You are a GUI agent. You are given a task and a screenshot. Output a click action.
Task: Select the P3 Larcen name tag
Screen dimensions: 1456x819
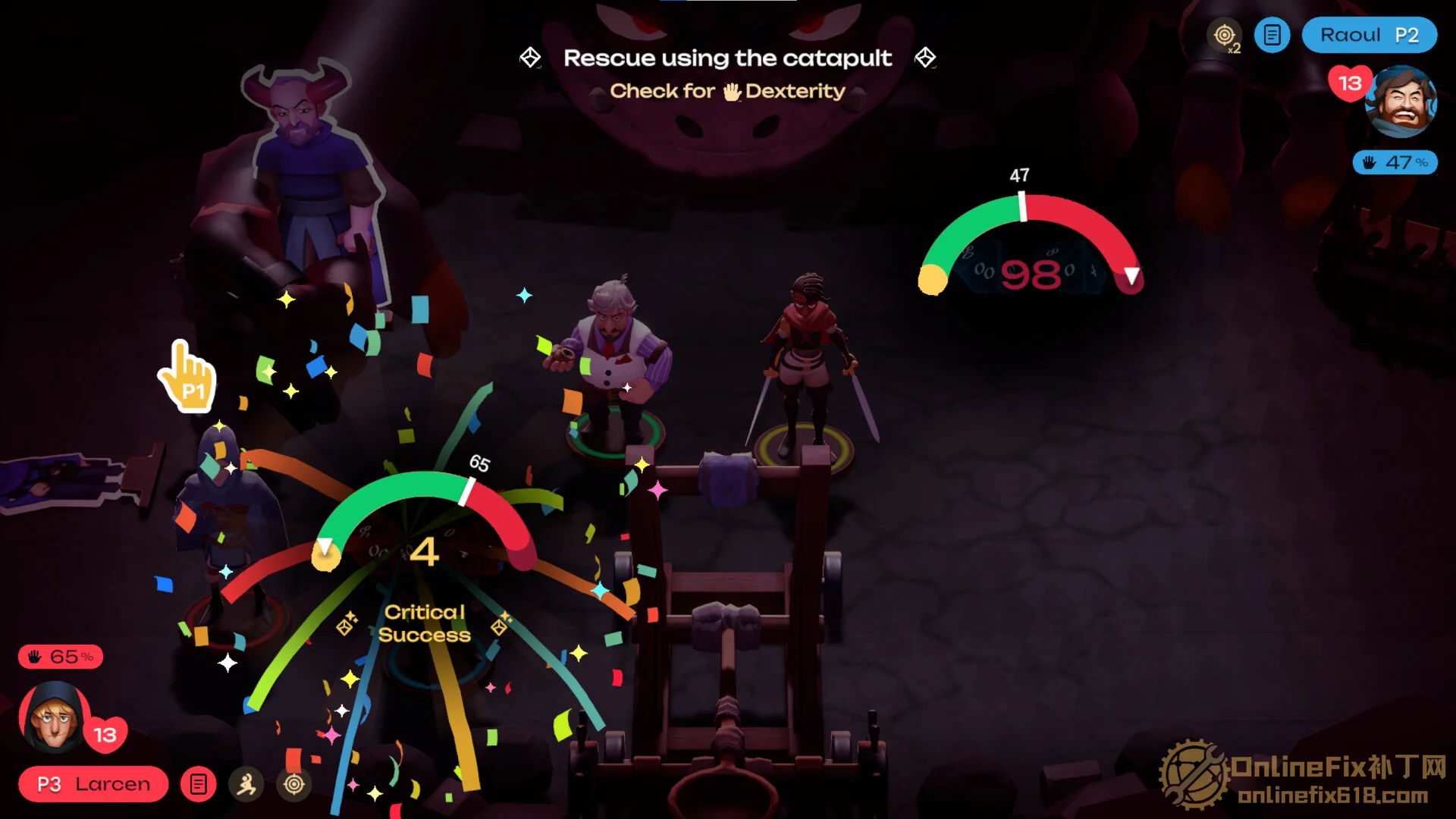pos(93,784)
